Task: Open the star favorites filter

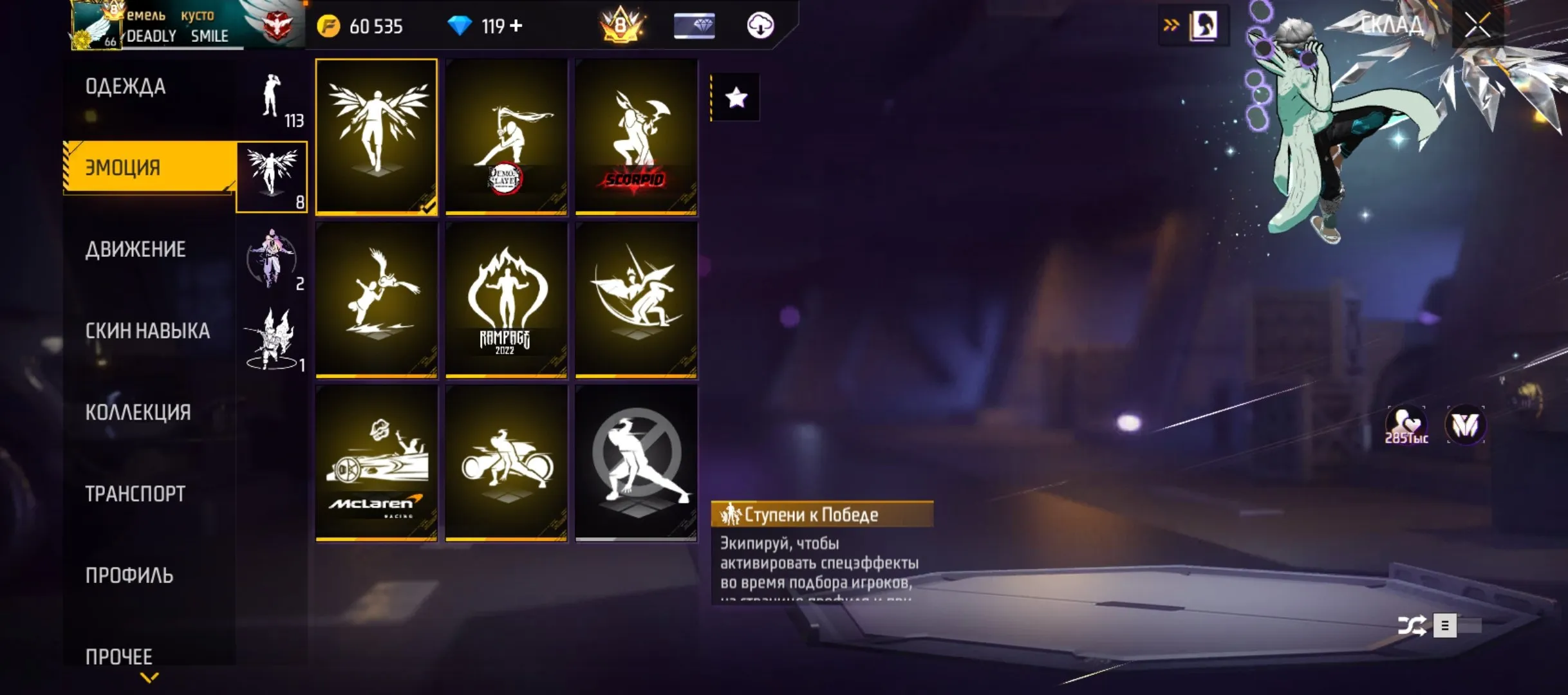Action: [x=736, y=98]
